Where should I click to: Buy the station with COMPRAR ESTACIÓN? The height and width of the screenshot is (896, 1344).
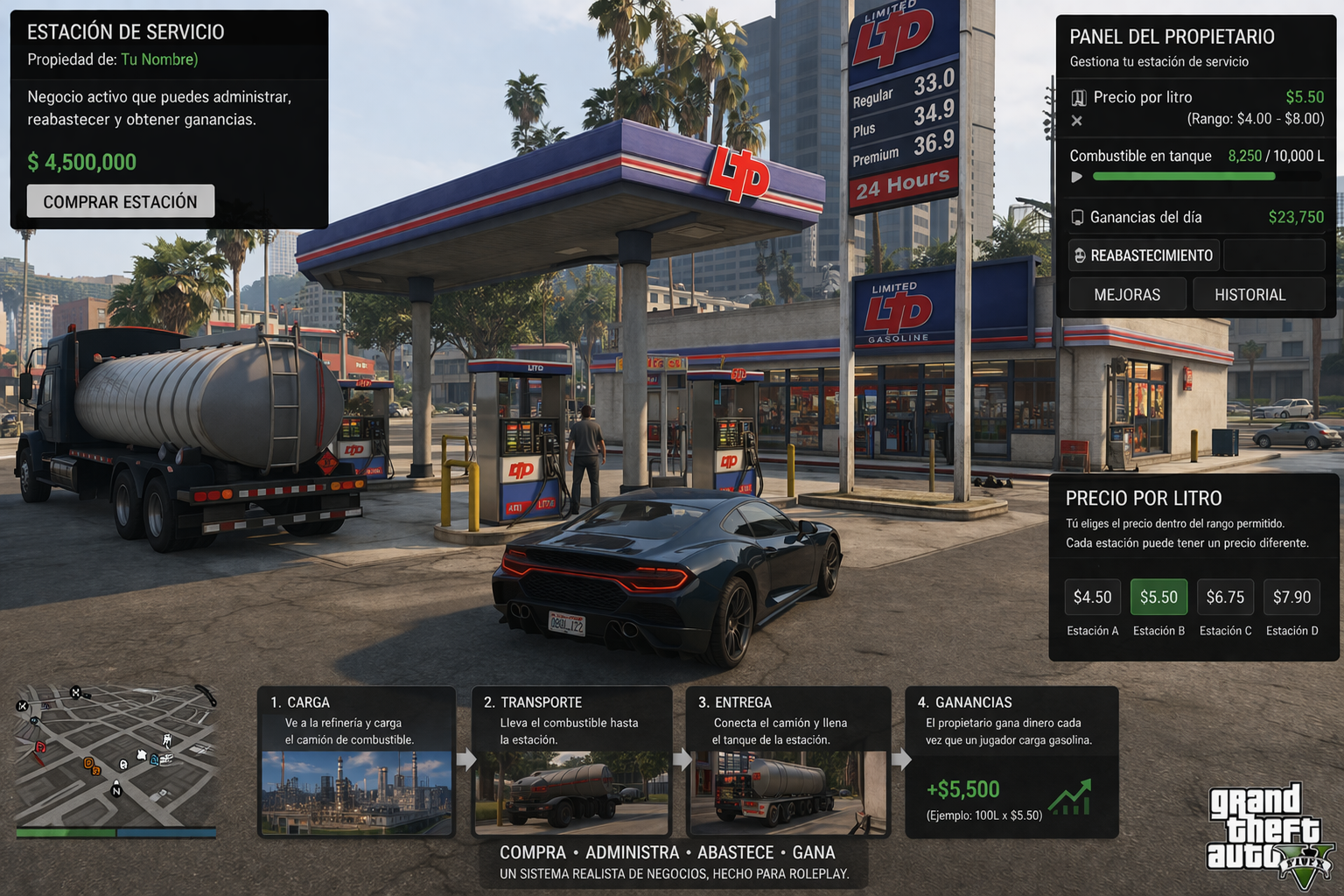click(x=121, y=201)
